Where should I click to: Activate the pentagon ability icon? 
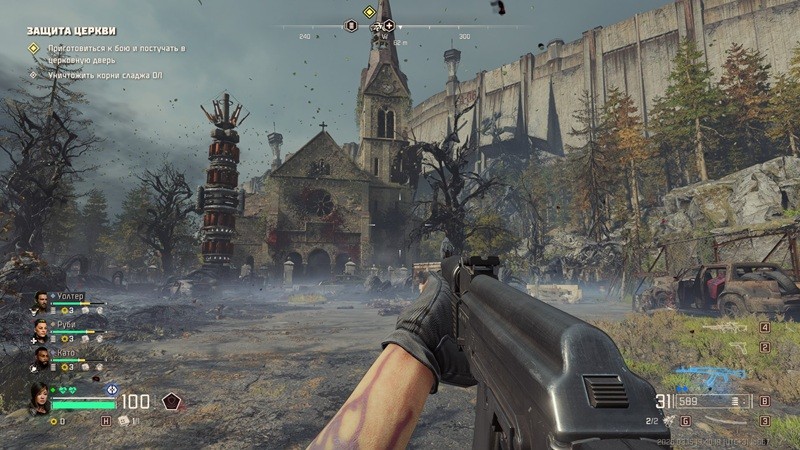click(171, 402)
